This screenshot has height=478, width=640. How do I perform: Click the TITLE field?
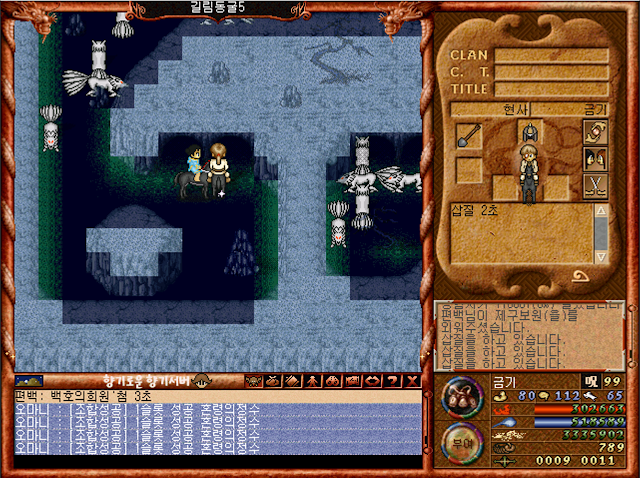pyautogui.click(x=551, y=89)
